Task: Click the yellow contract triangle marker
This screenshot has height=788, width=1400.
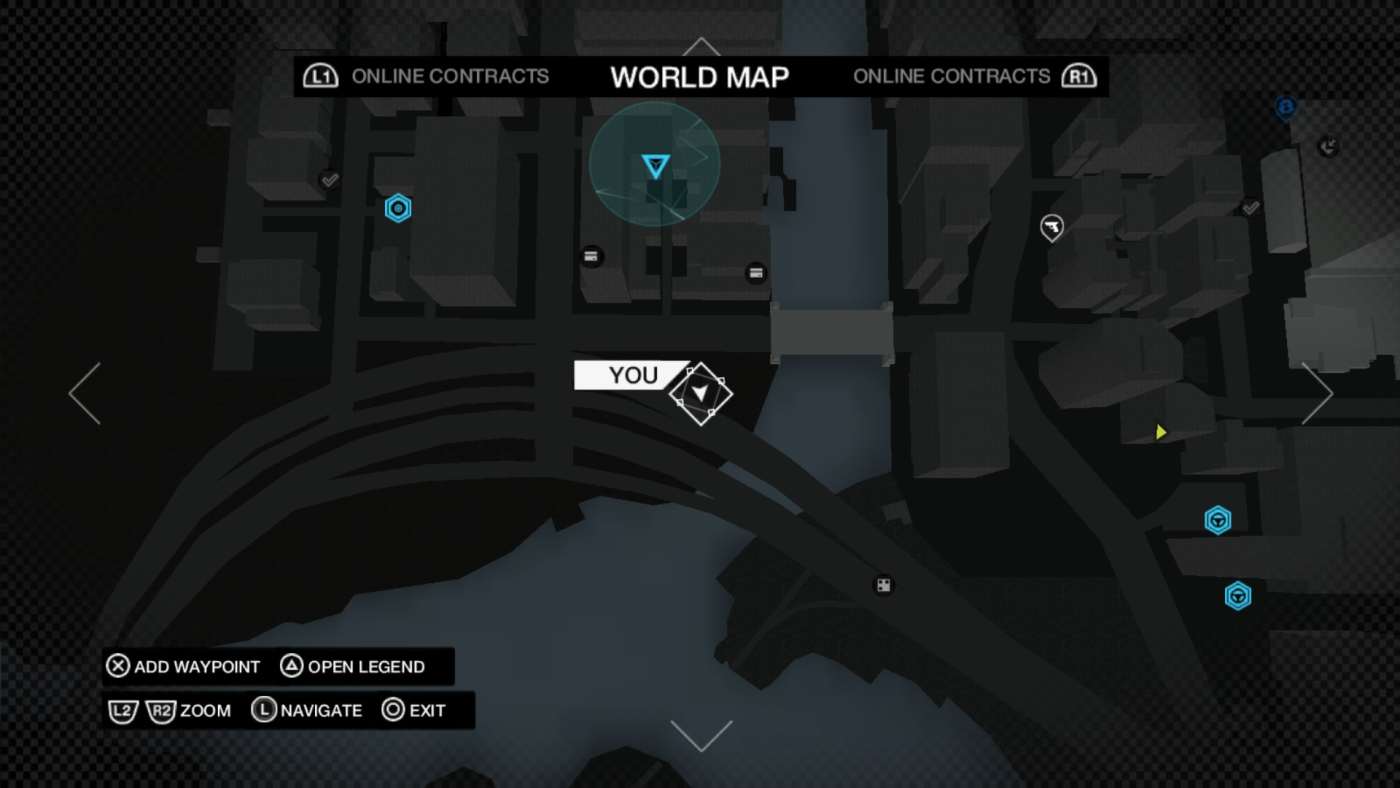Action: point(1159,431)
